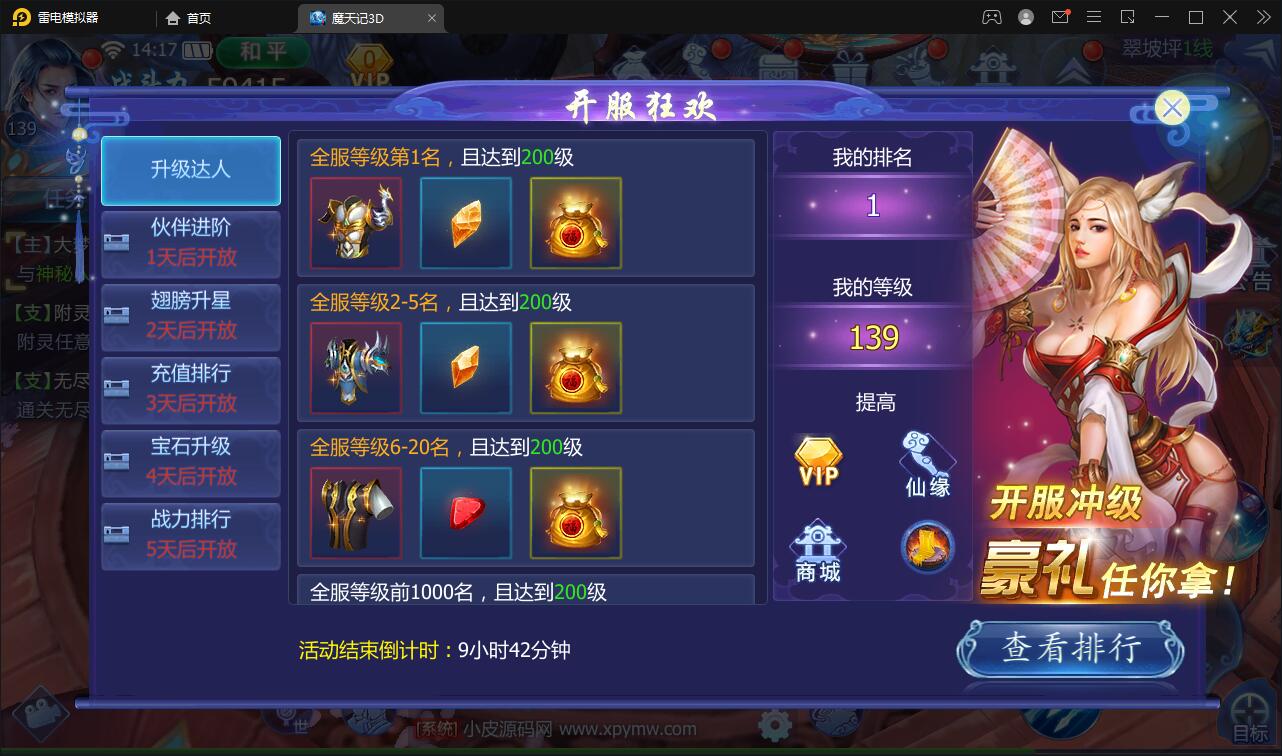Open the 目标 icon at bottom right
Screen dimensions: 1282x756
(x=1248, y=712)
